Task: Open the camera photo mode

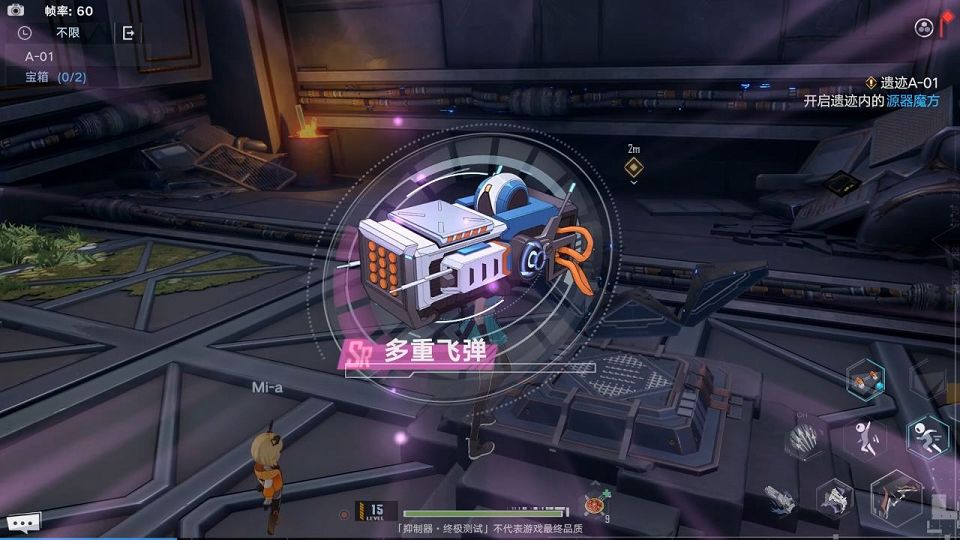Action: coord(16,10)
